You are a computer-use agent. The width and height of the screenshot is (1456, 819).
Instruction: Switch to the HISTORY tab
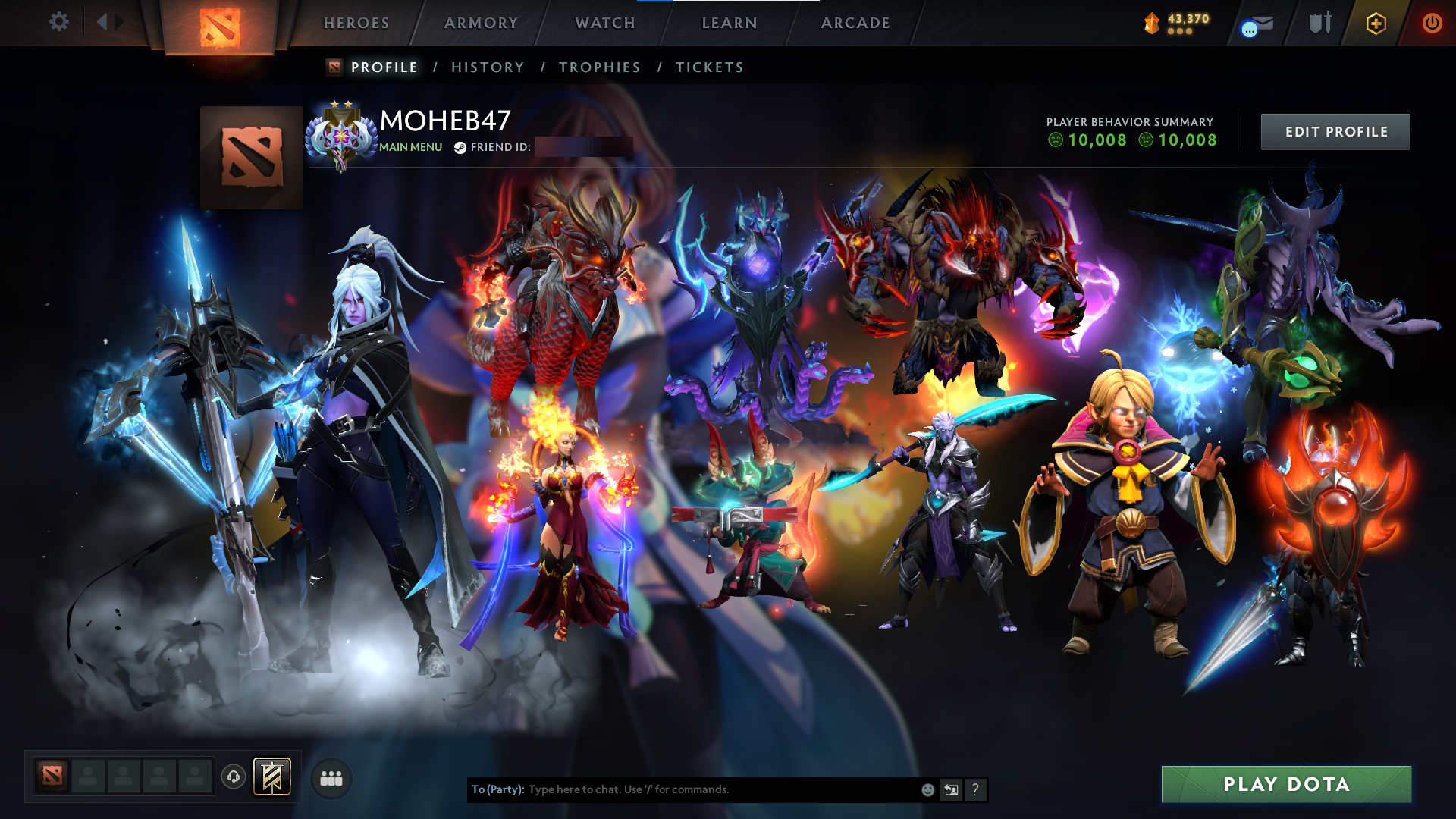pos(487,67)
